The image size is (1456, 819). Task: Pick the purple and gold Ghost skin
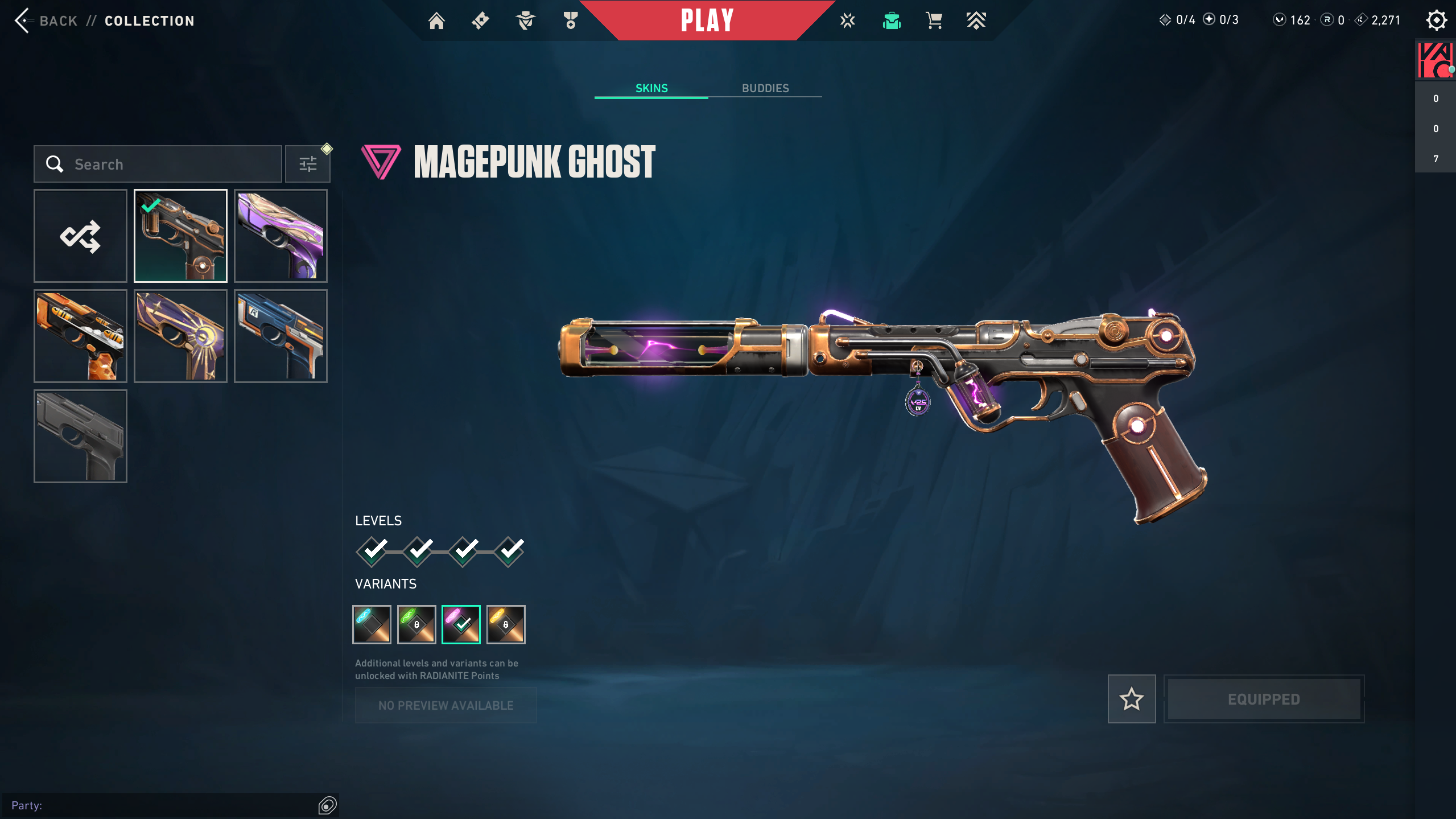pos(281,236)
